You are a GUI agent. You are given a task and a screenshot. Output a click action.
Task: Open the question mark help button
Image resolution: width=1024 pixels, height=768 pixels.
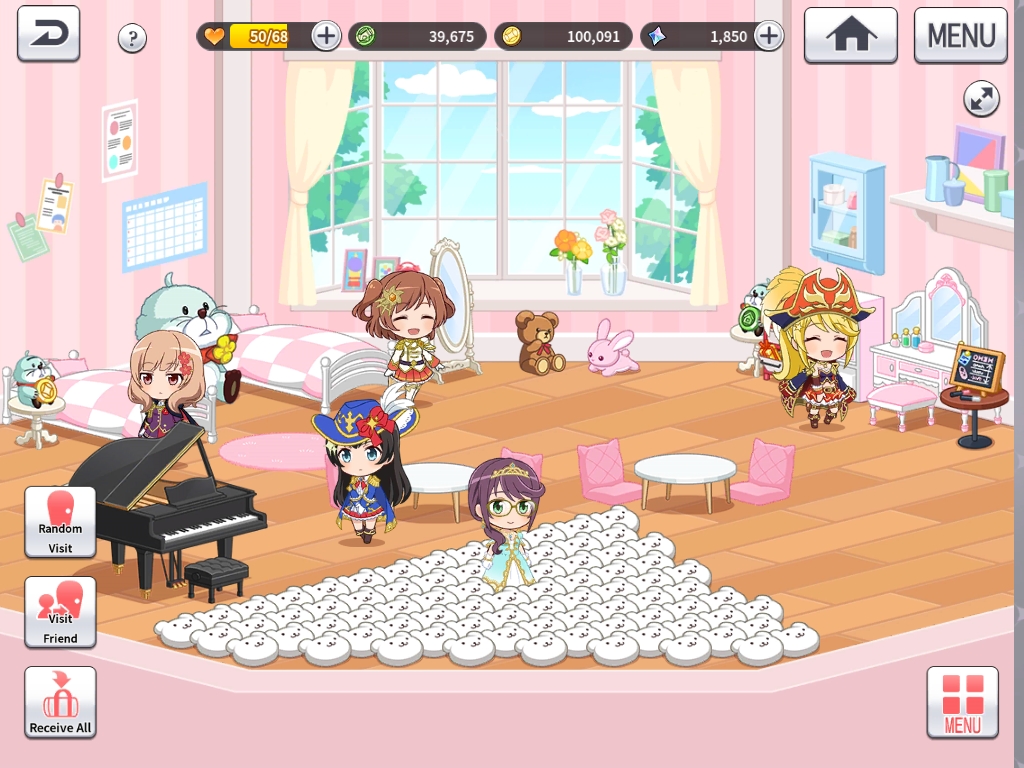click(132, 38)
